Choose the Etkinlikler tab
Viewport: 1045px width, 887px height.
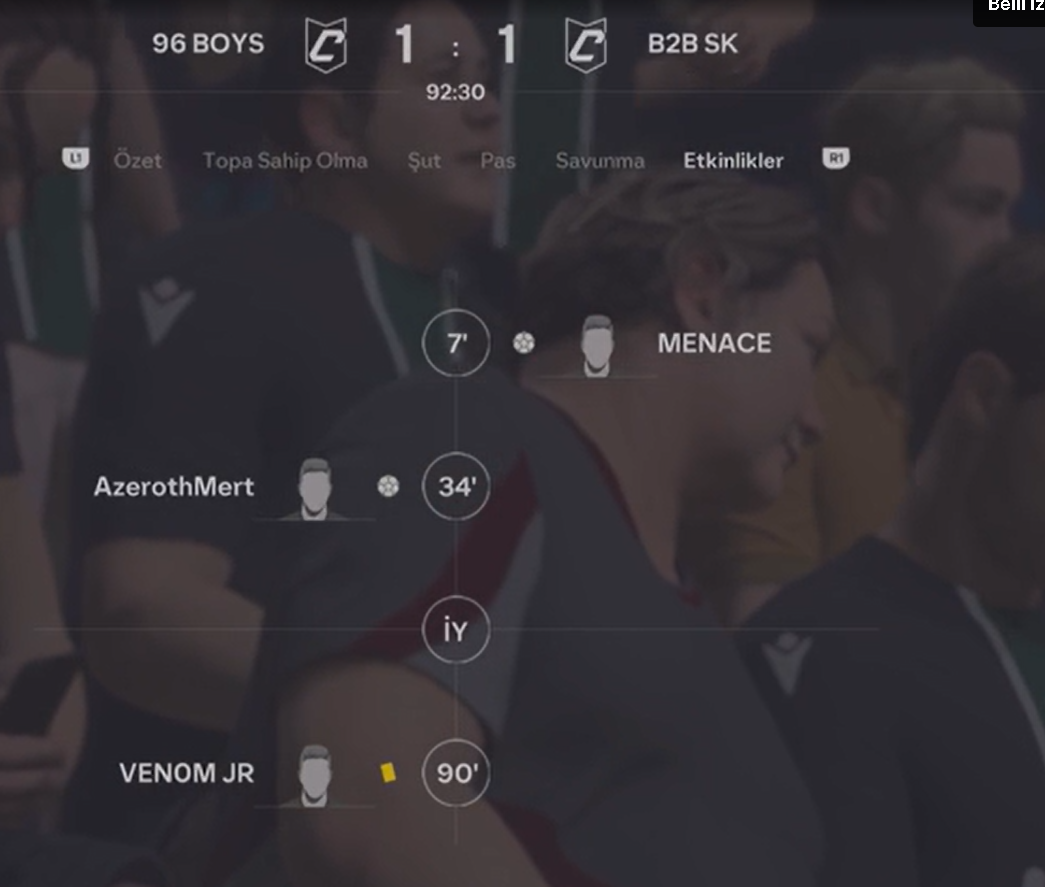point(733,161)
